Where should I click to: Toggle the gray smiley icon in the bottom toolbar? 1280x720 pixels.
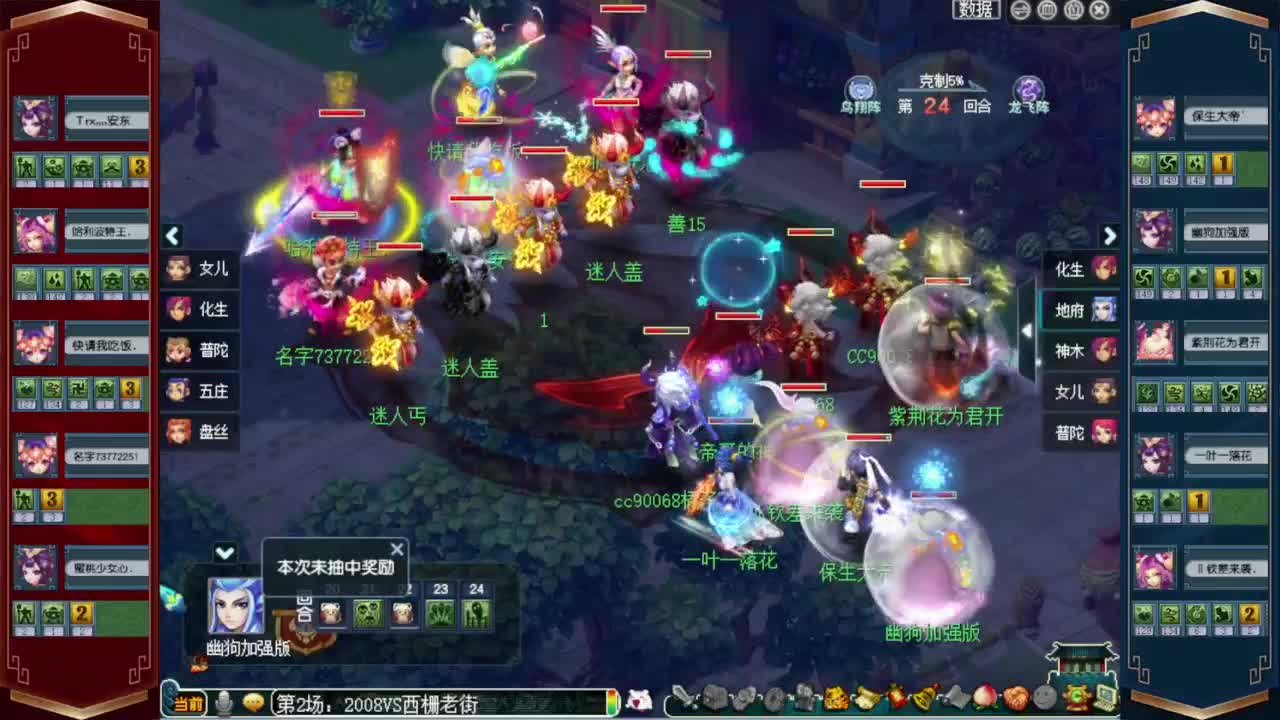tap(1042, 698)
